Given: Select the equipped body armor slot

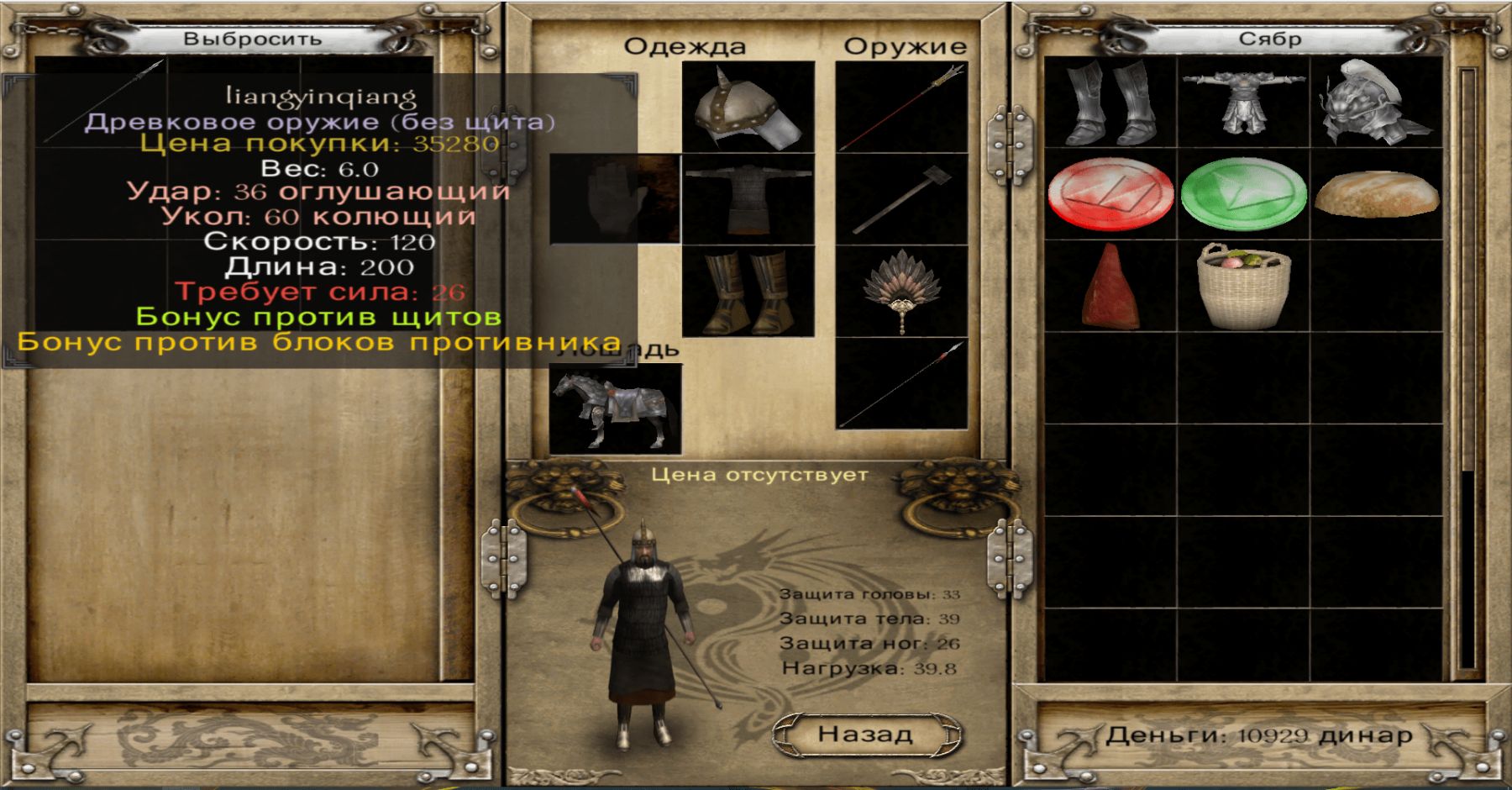Looking at the screenshot, I should point(748,199).
